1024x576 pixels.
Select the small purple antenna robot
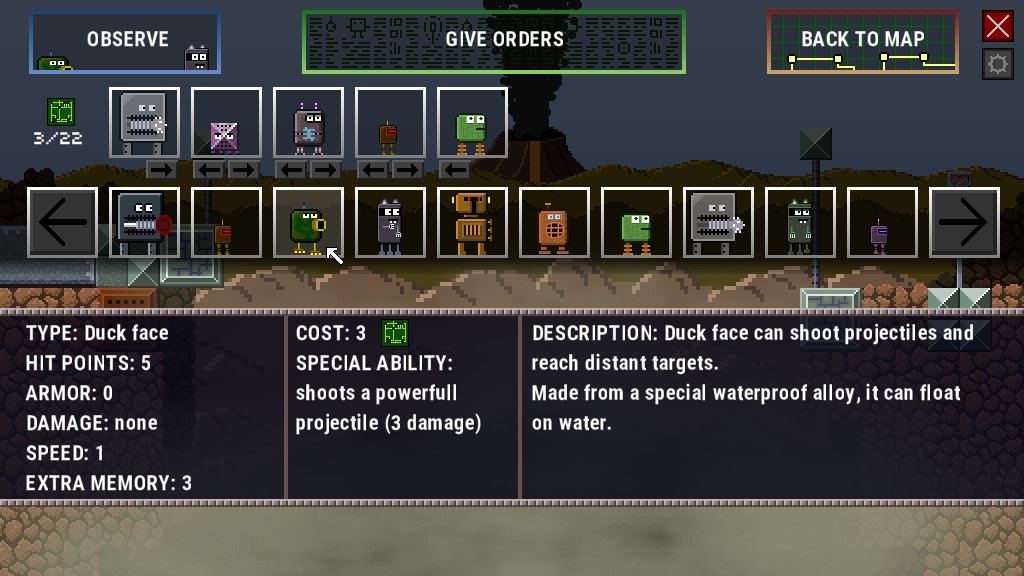pos(882,222)
